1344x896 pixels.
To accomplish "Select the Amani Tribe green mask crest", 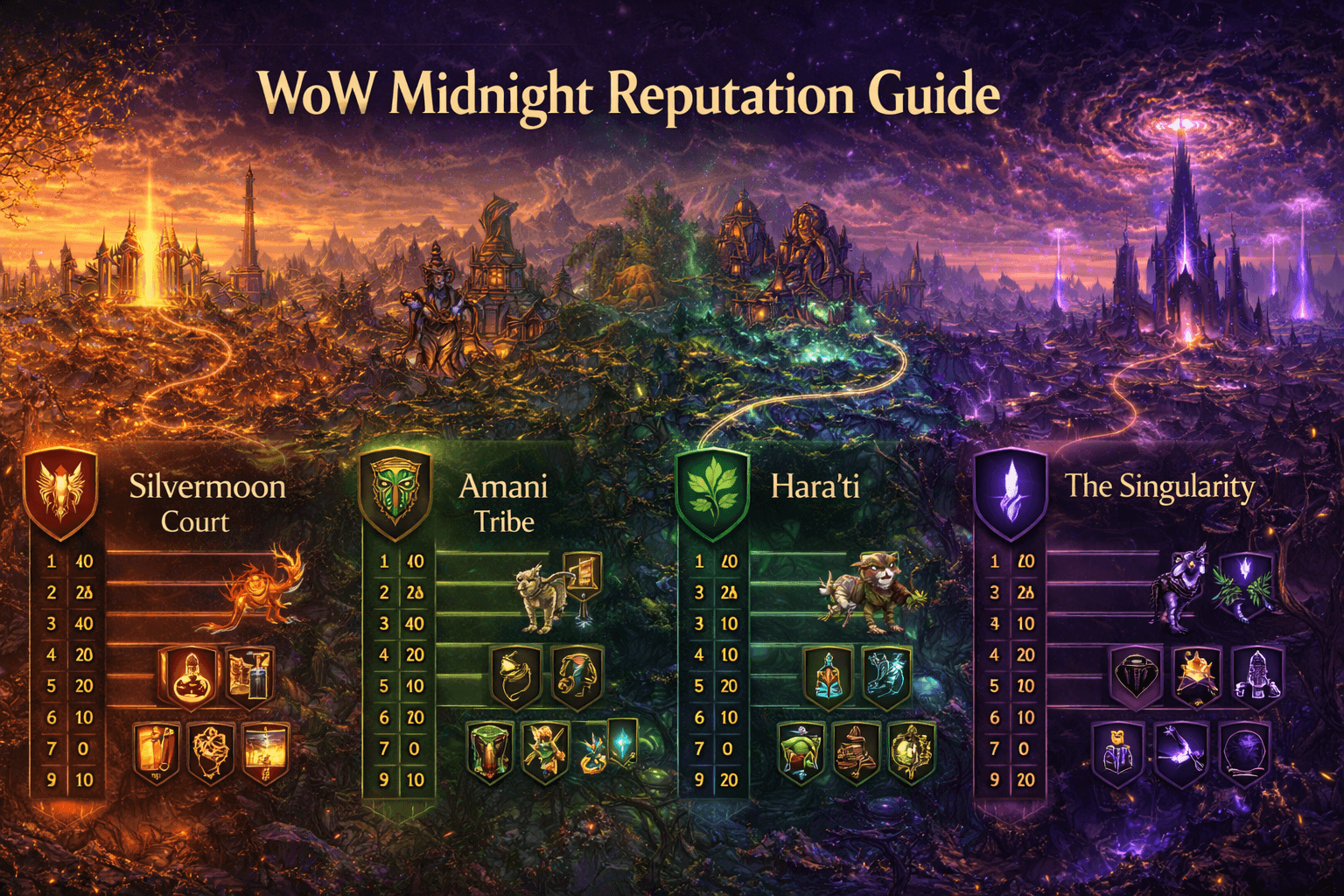I will (395, 493).
